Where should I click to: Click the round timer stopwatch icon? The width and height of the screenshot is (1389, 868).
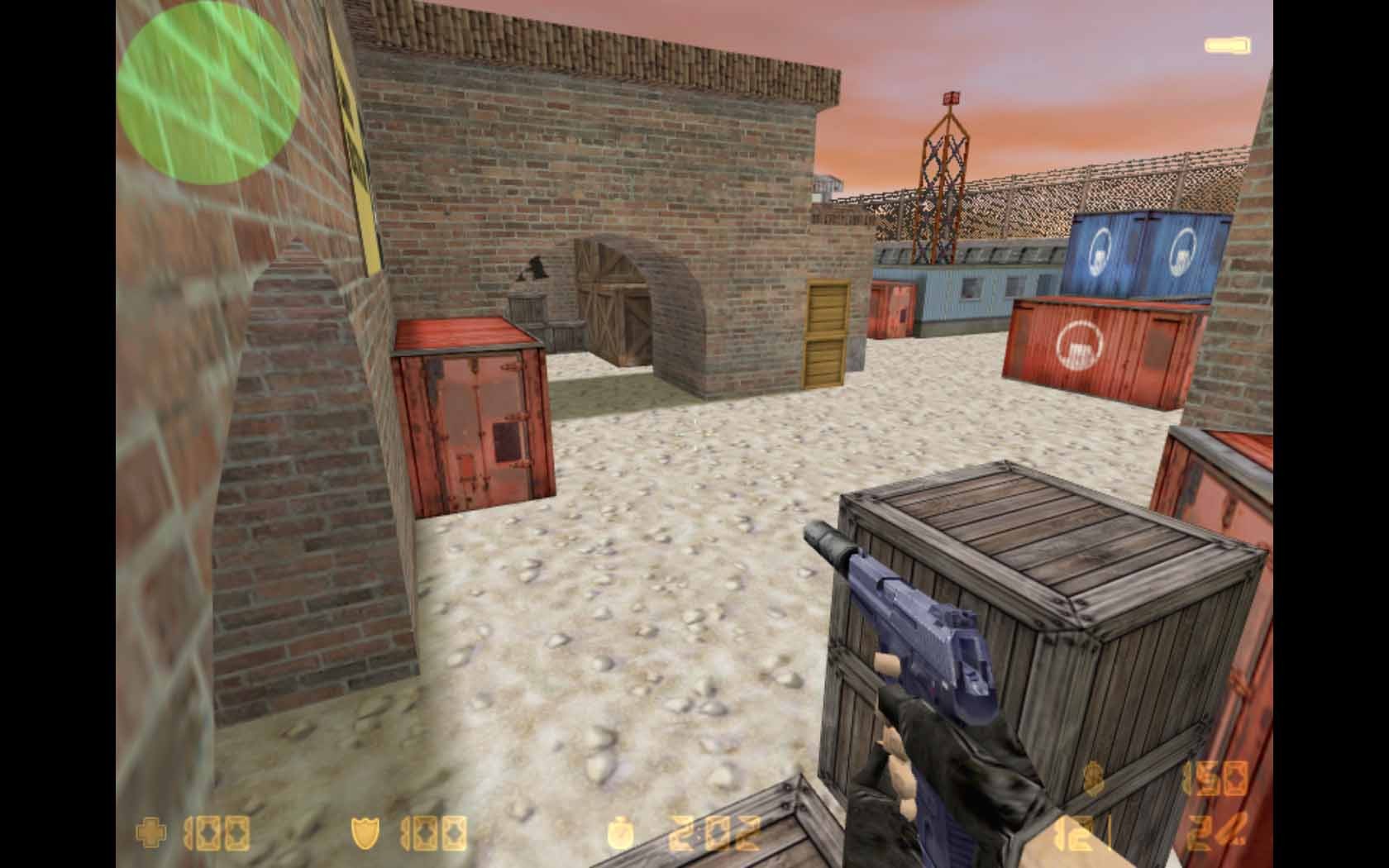620,833
